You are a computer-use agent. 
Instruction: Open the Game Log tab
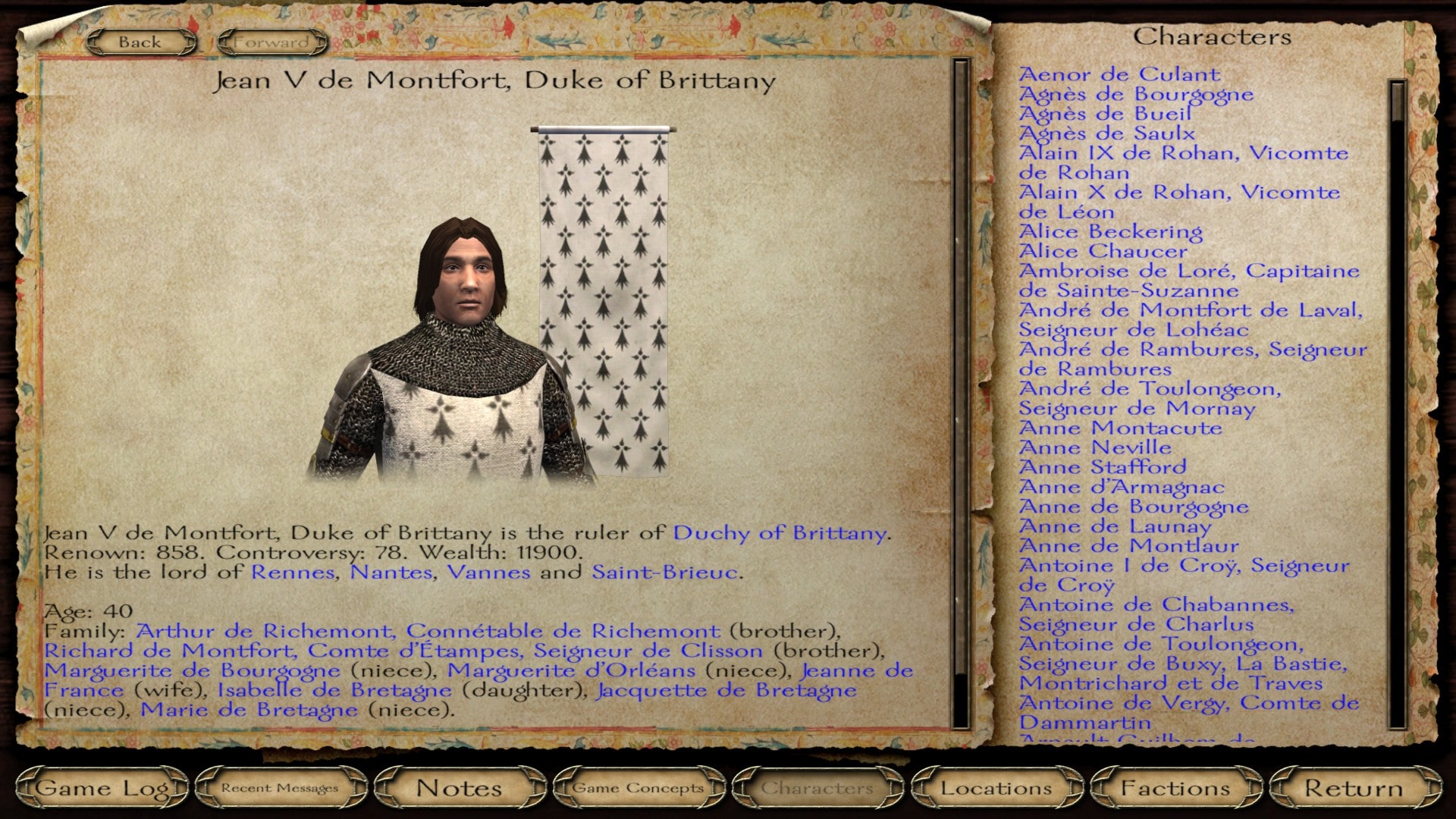pos(102,789)
